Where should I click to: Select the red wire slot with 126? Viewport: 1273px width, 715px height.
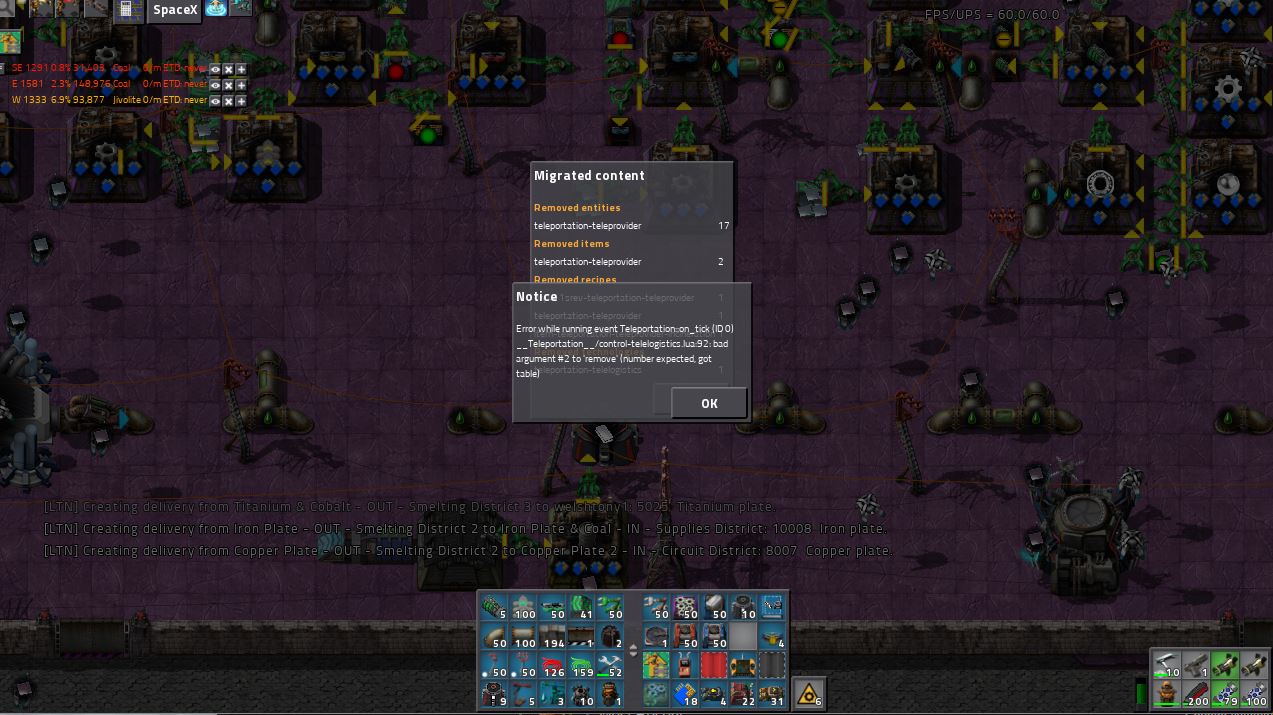tap(552, 665)
